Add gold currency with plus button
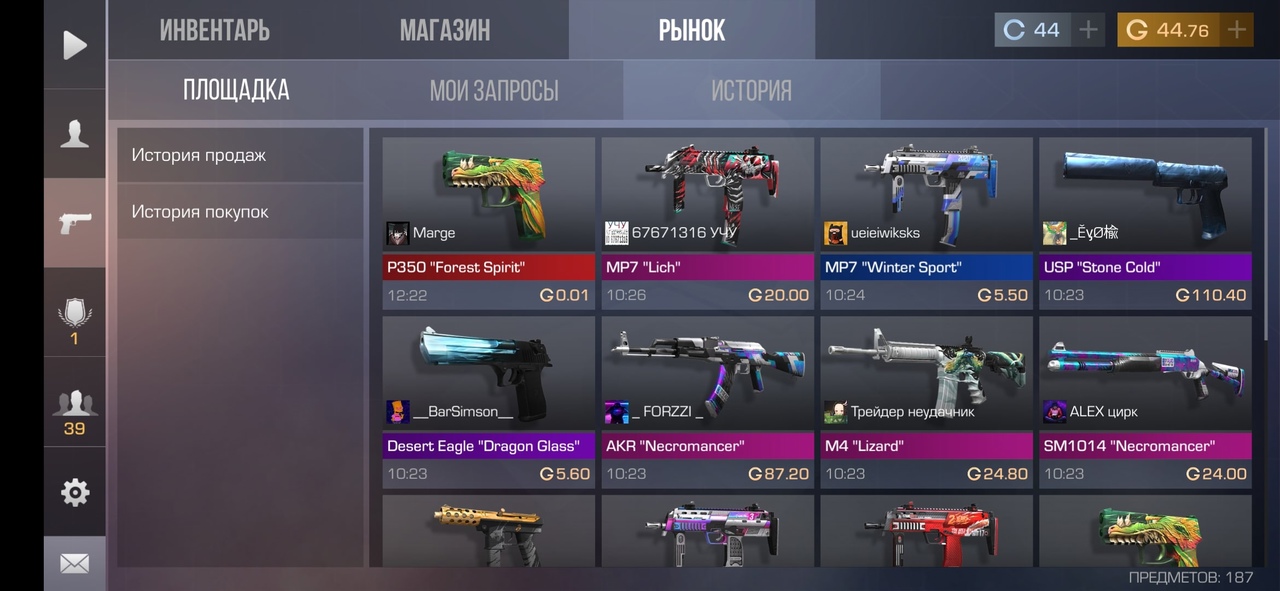 (1237, 30)
